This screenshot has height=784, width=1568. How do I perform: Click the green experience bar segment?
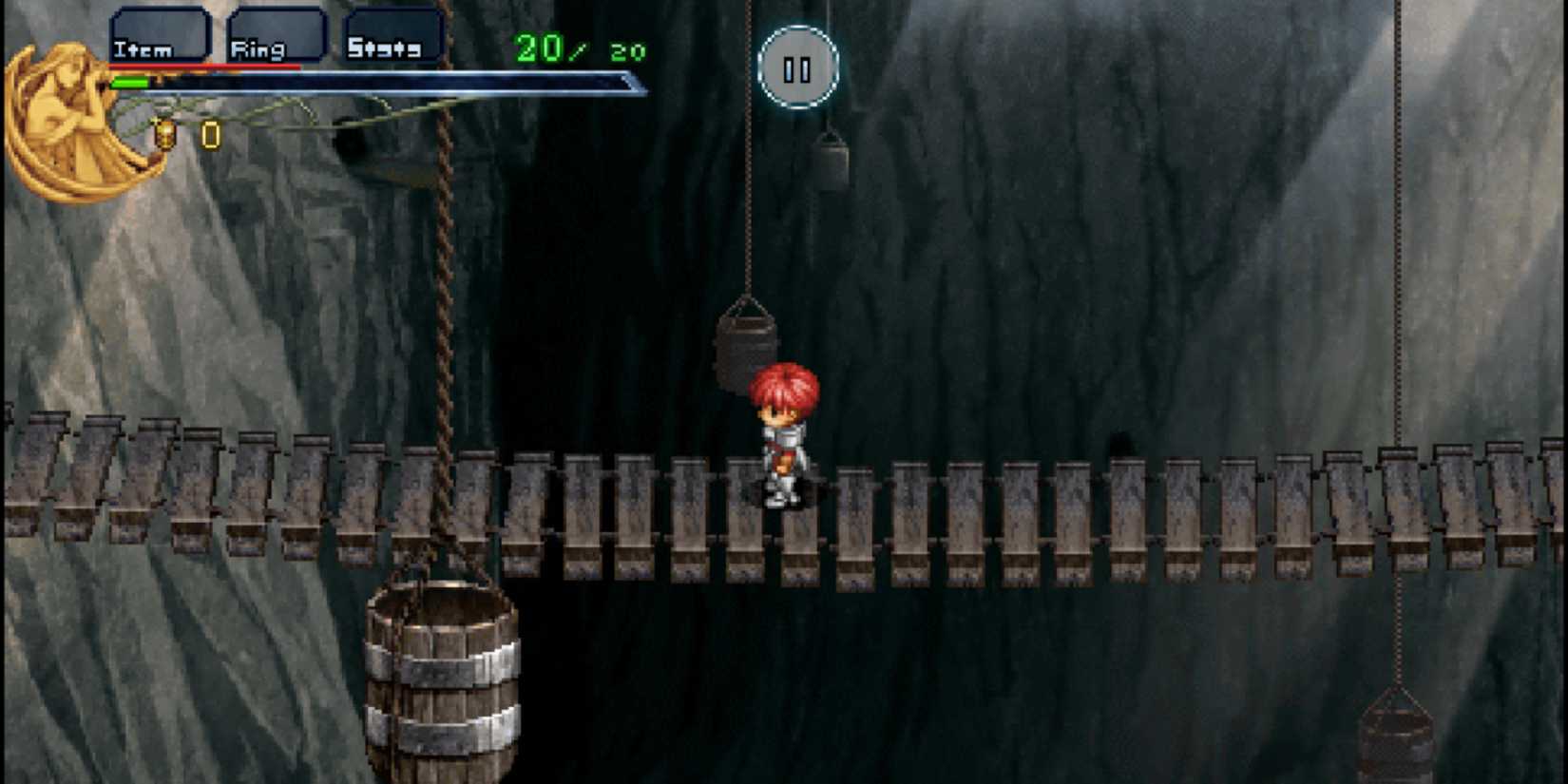point(131,81)
